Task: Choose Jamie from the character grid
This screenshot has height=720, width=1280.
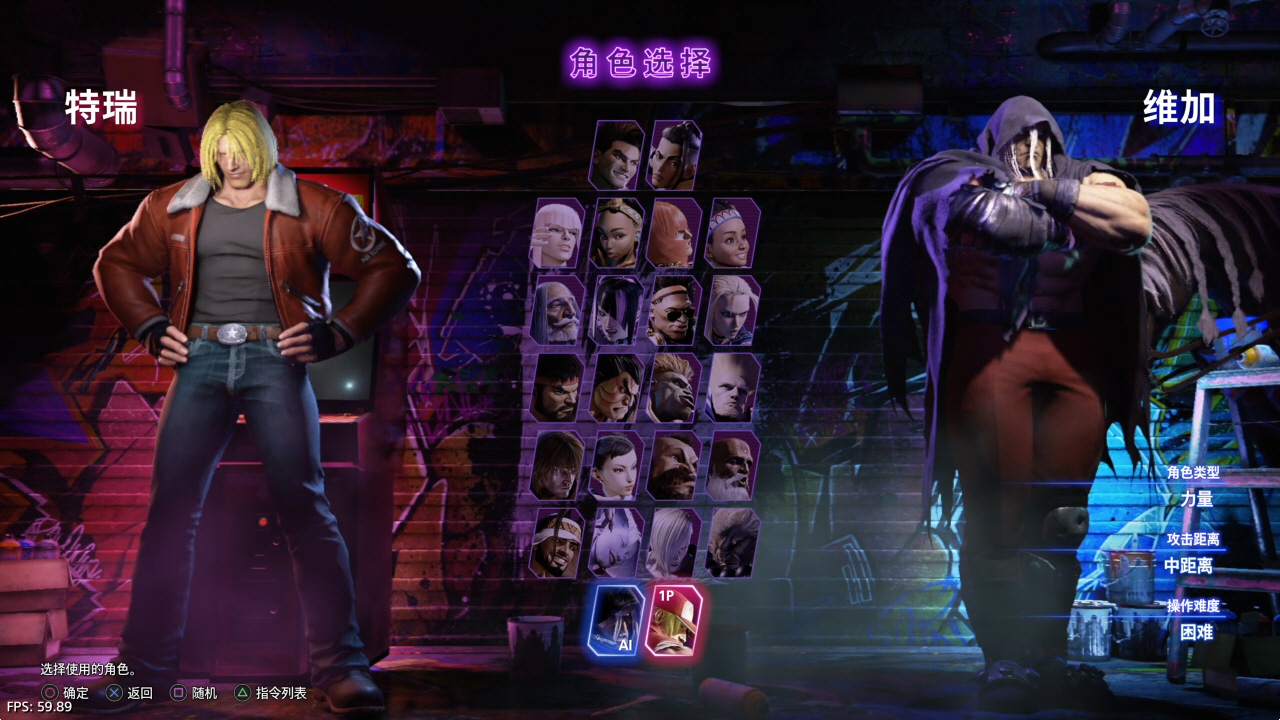Action: tap(674, 156)
